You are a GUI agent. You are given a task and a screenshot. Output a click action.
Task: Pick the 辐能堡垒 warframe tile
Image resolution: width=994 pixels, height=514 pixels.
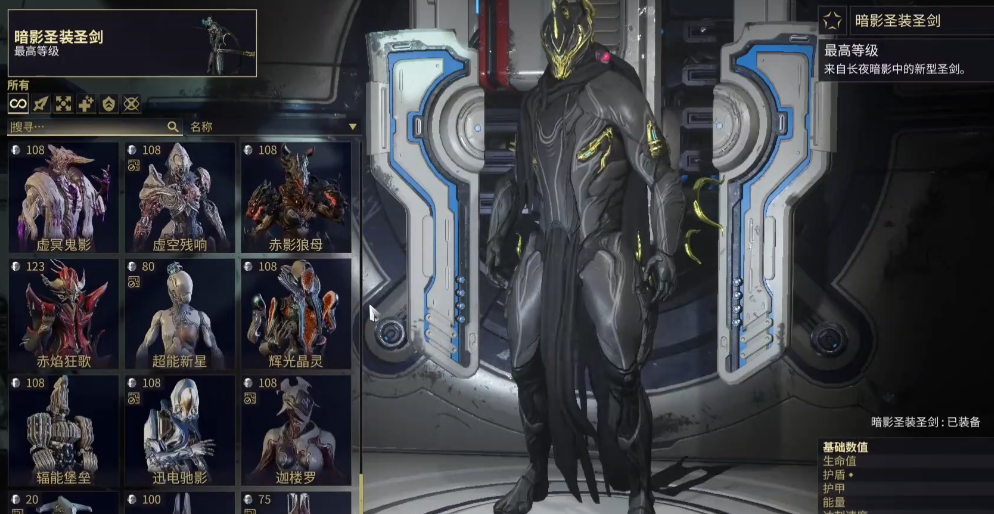64,429
